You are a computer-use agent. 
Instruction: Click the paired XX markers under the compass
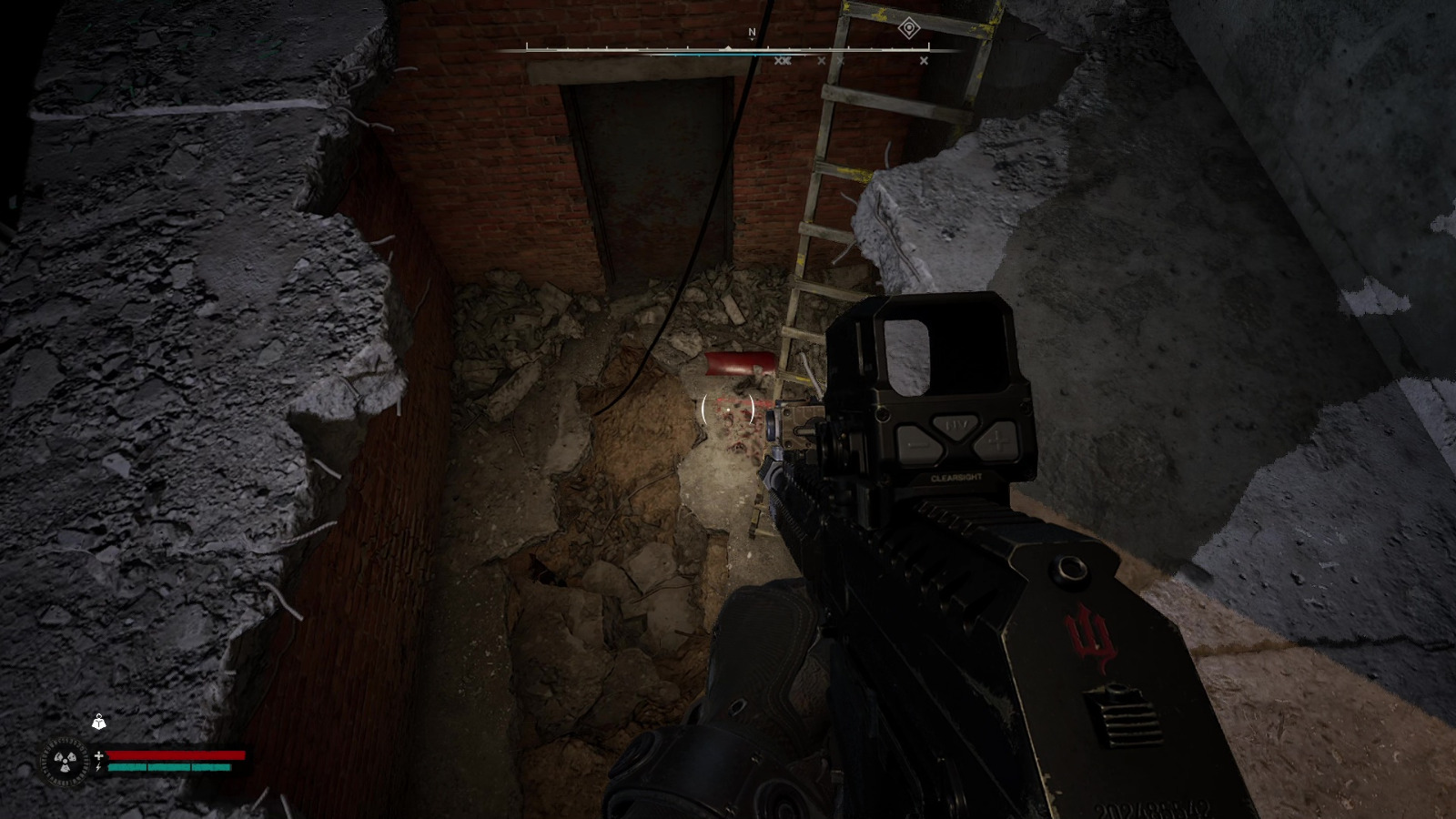783,60
